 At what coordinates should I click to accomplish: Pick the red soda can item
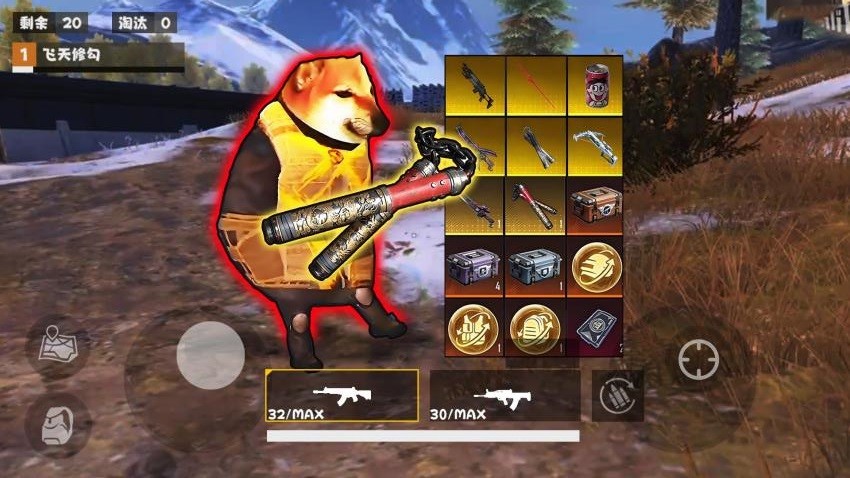click(x=595, y=85)
